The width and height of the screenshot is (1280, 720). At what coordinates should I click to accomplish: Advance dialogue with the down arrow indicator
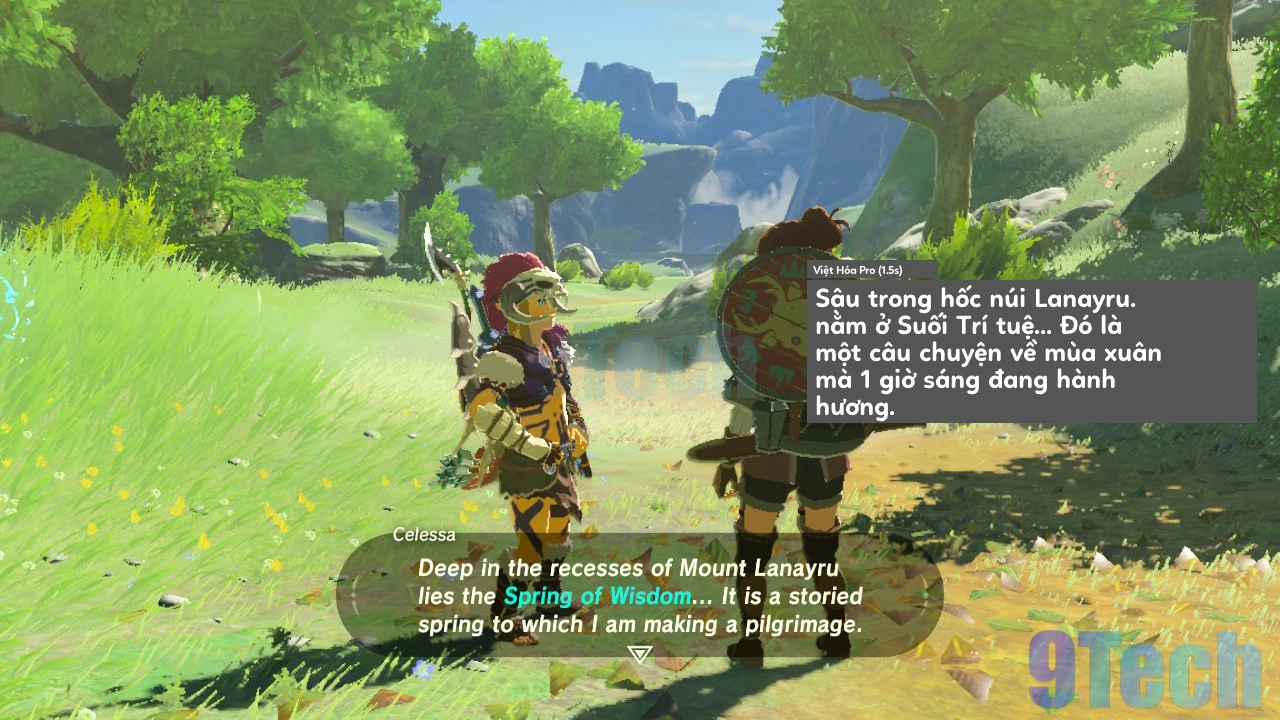pos(639,654)
